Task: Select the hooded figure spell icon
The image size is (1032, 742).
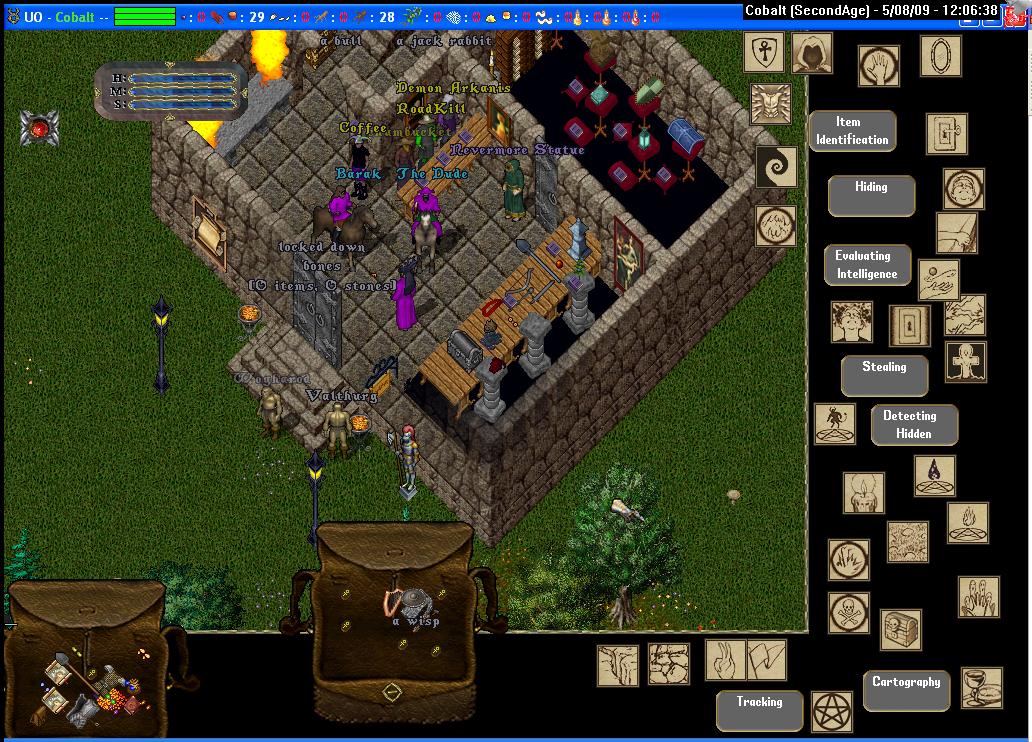Action: click(x=811, y=53)
